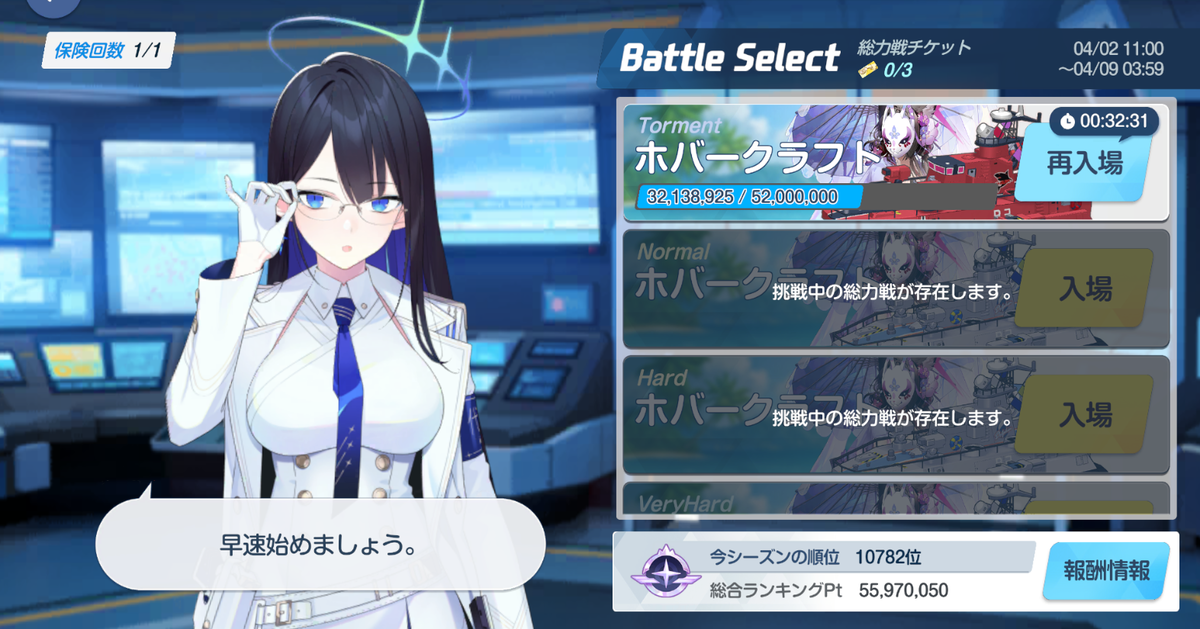This screenshot has width=1200, height=629.
Task: Re-enter the Torment battle with 再入場
Action: point(1084,166)
